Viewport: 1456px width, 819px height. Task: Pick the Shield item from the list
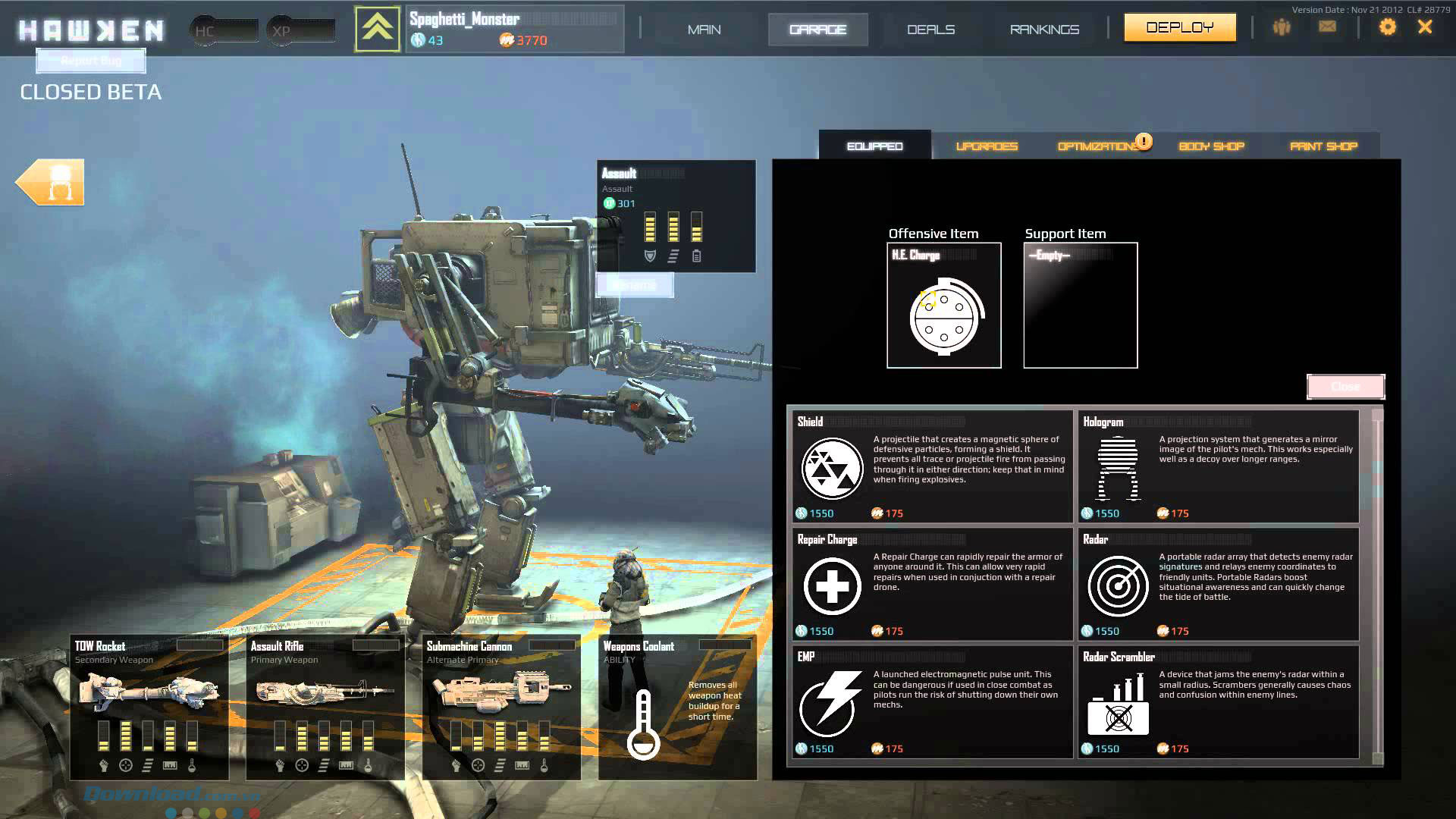coord(930,467)
